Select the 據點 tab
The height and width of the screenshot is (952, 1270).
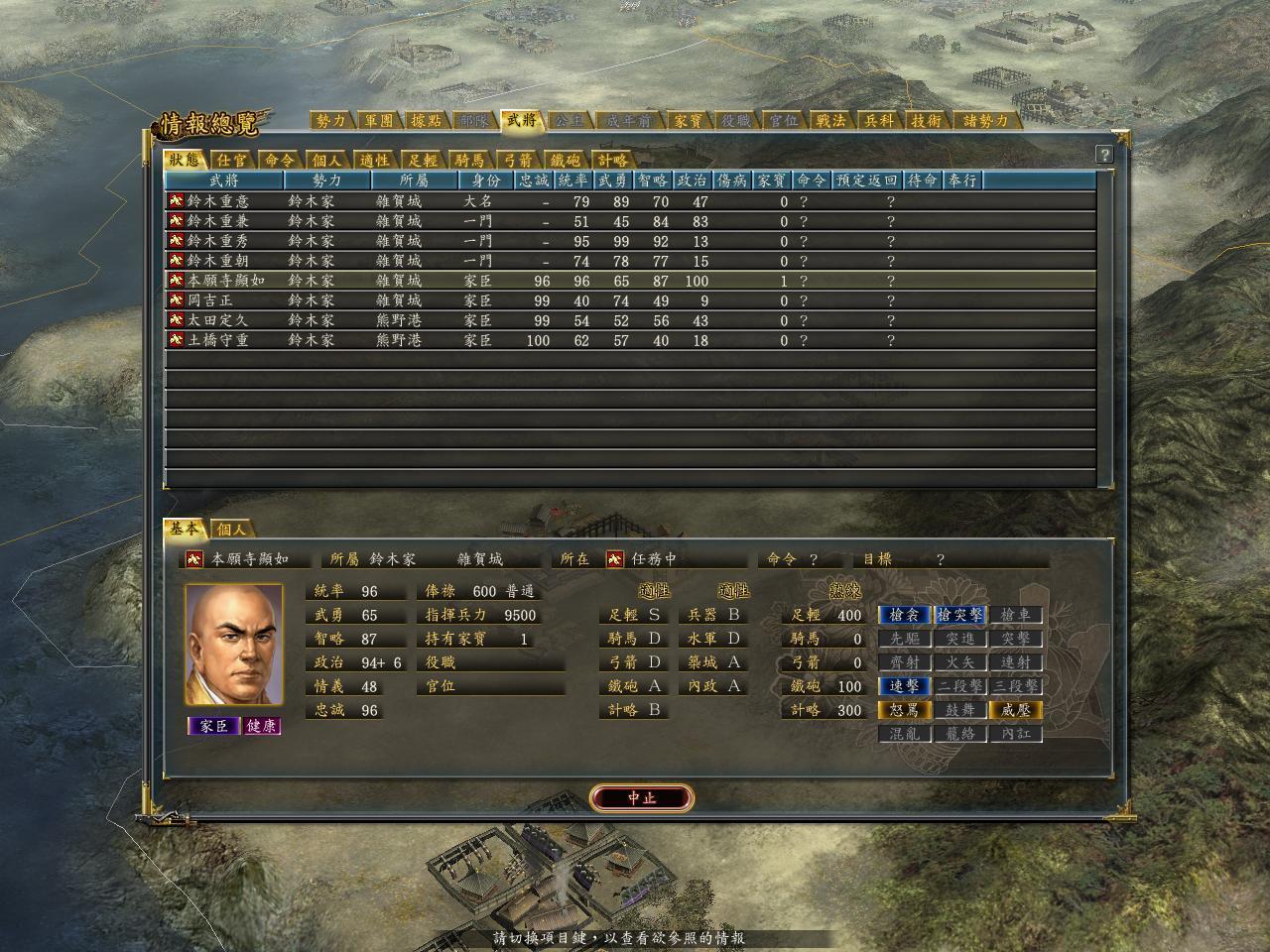tap(426, 121)
